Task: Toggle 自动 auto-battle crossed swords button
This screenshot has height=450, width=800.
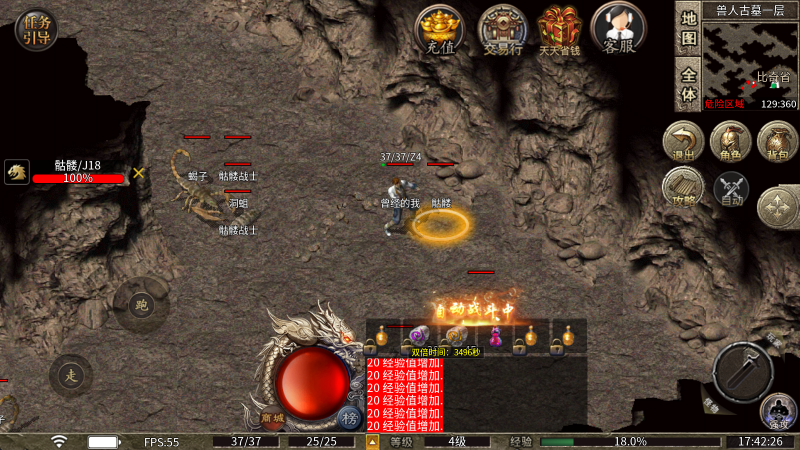Action: tap(731, 188)
